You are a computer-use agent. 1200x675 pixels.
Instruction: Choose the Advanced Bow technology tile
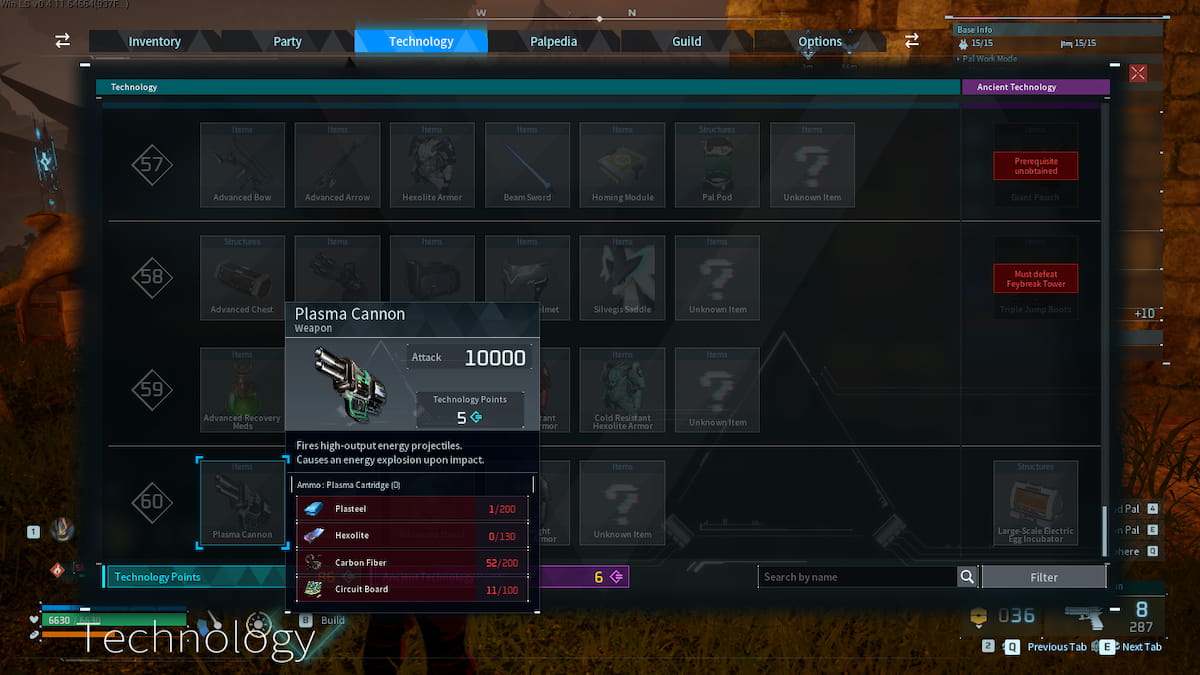click(x=242, y=164)
